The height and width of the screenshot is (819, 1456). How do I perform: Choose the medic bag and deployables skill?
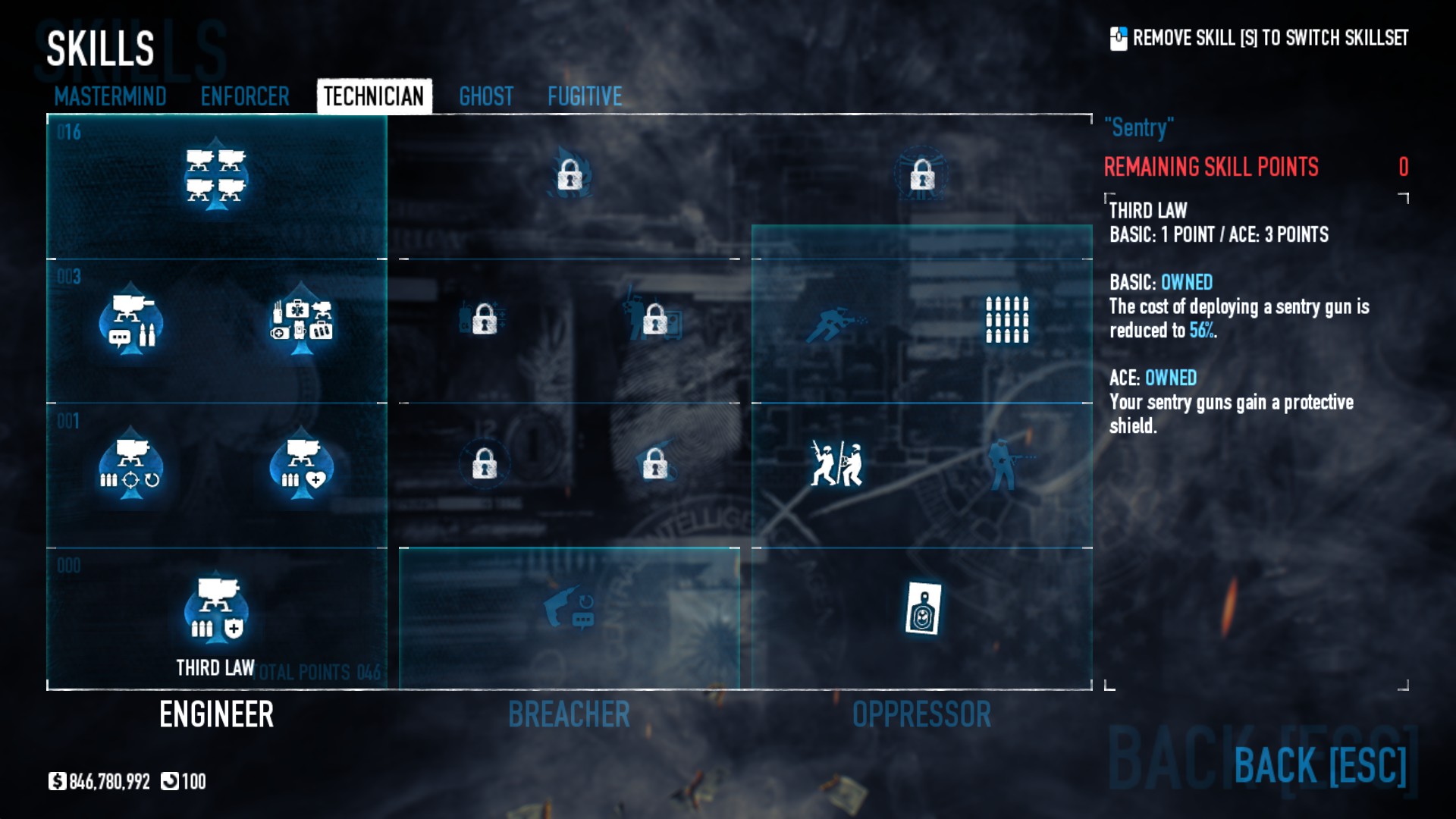302,319
